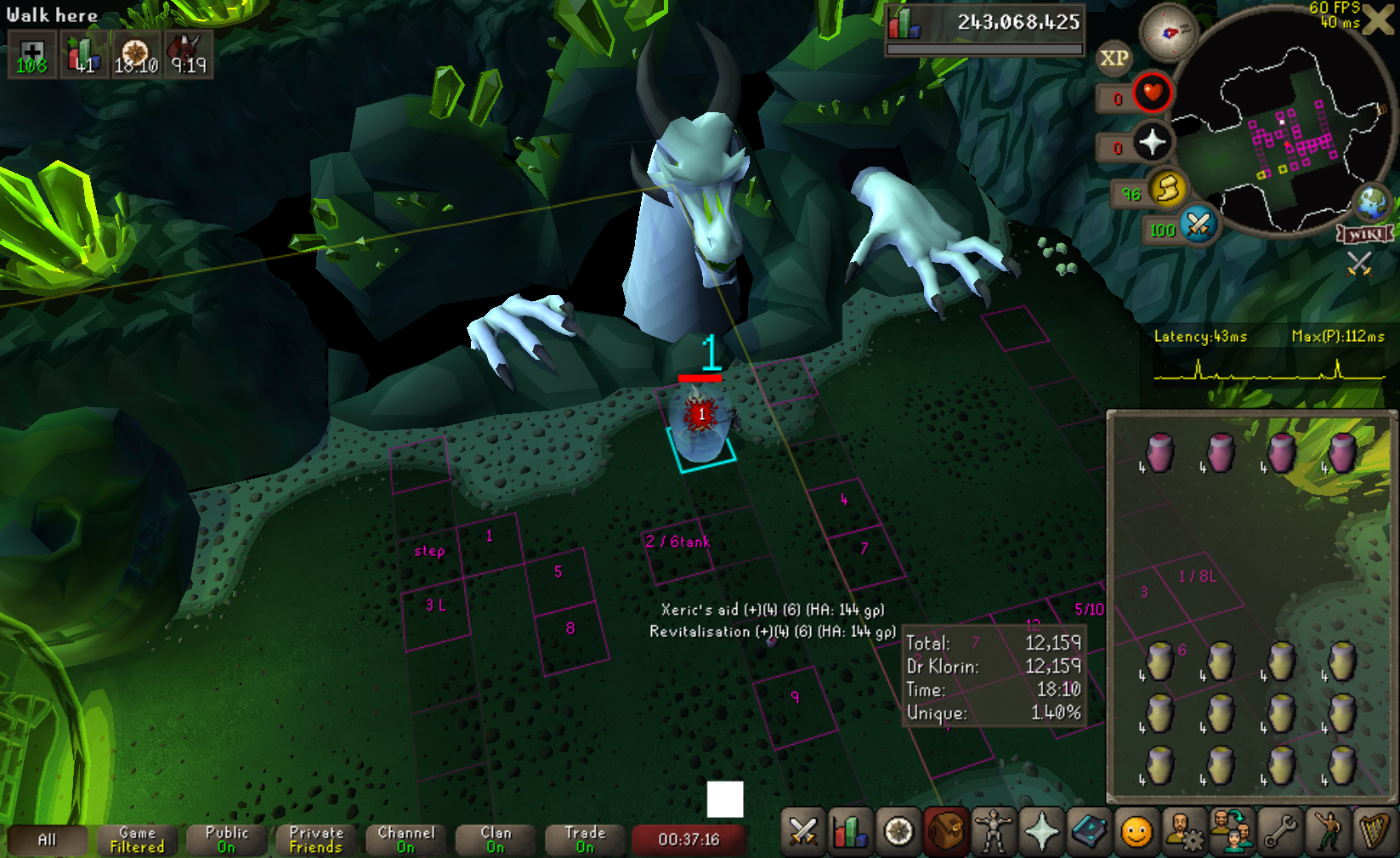The height and width of the screenshot is (858, 1400).
Task: Activate the special attack orb
Action: tap(1199, 224)
